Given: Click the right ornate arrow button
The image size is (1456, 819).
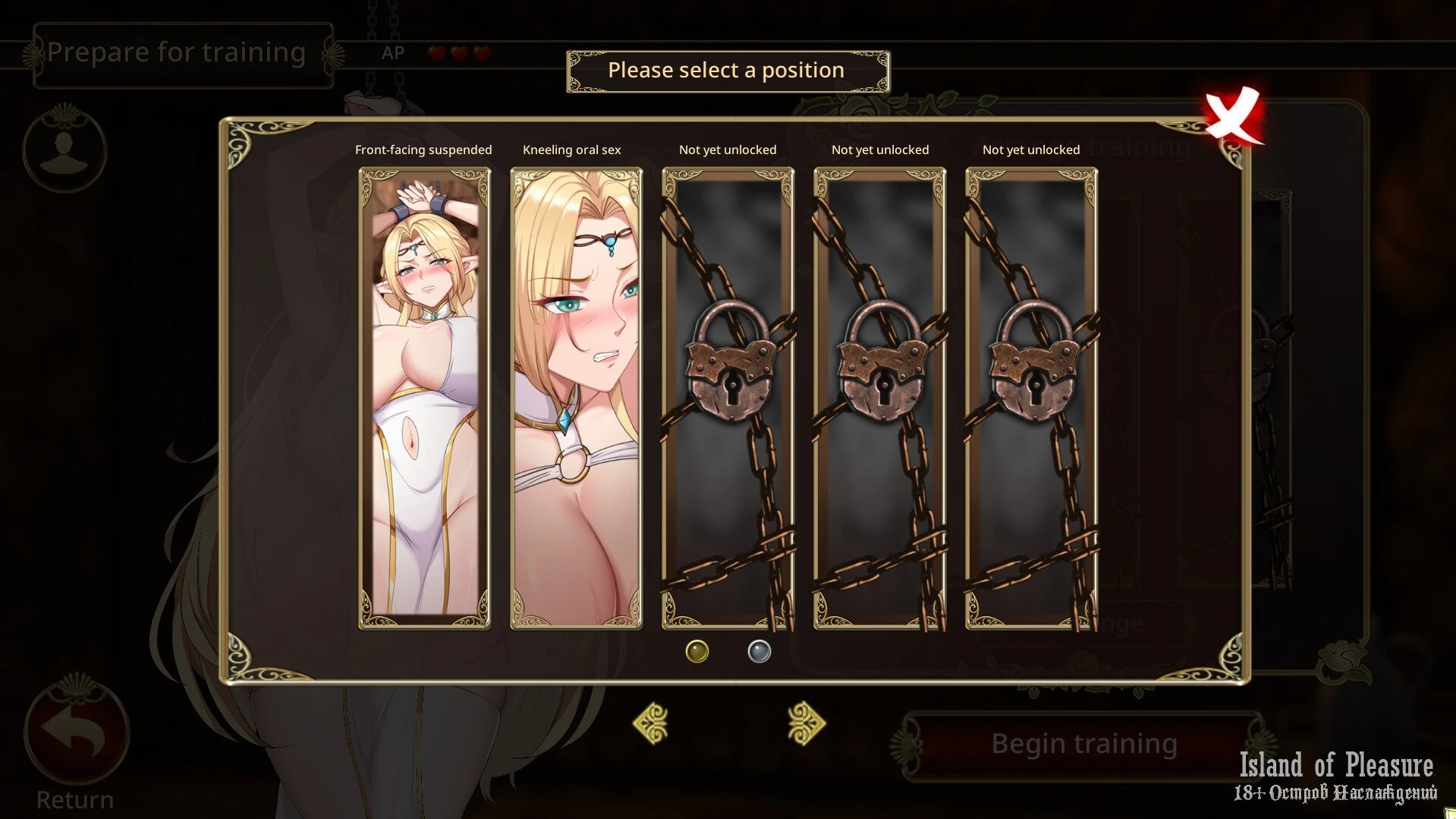Looking at the screenshot, I should pyautogui.click(x=806, y=723).
